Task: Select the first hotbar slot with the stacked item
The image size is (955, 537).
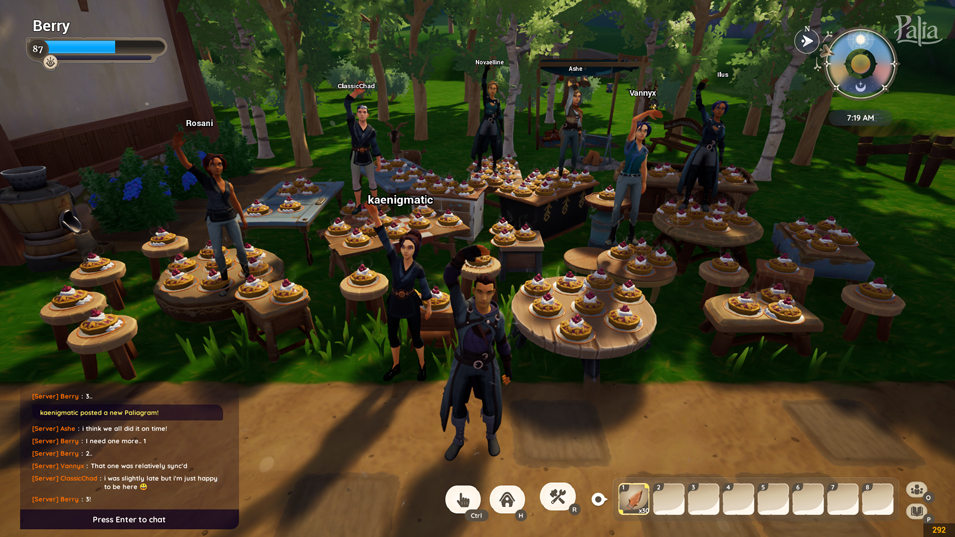Action: [x=634, y=498]
